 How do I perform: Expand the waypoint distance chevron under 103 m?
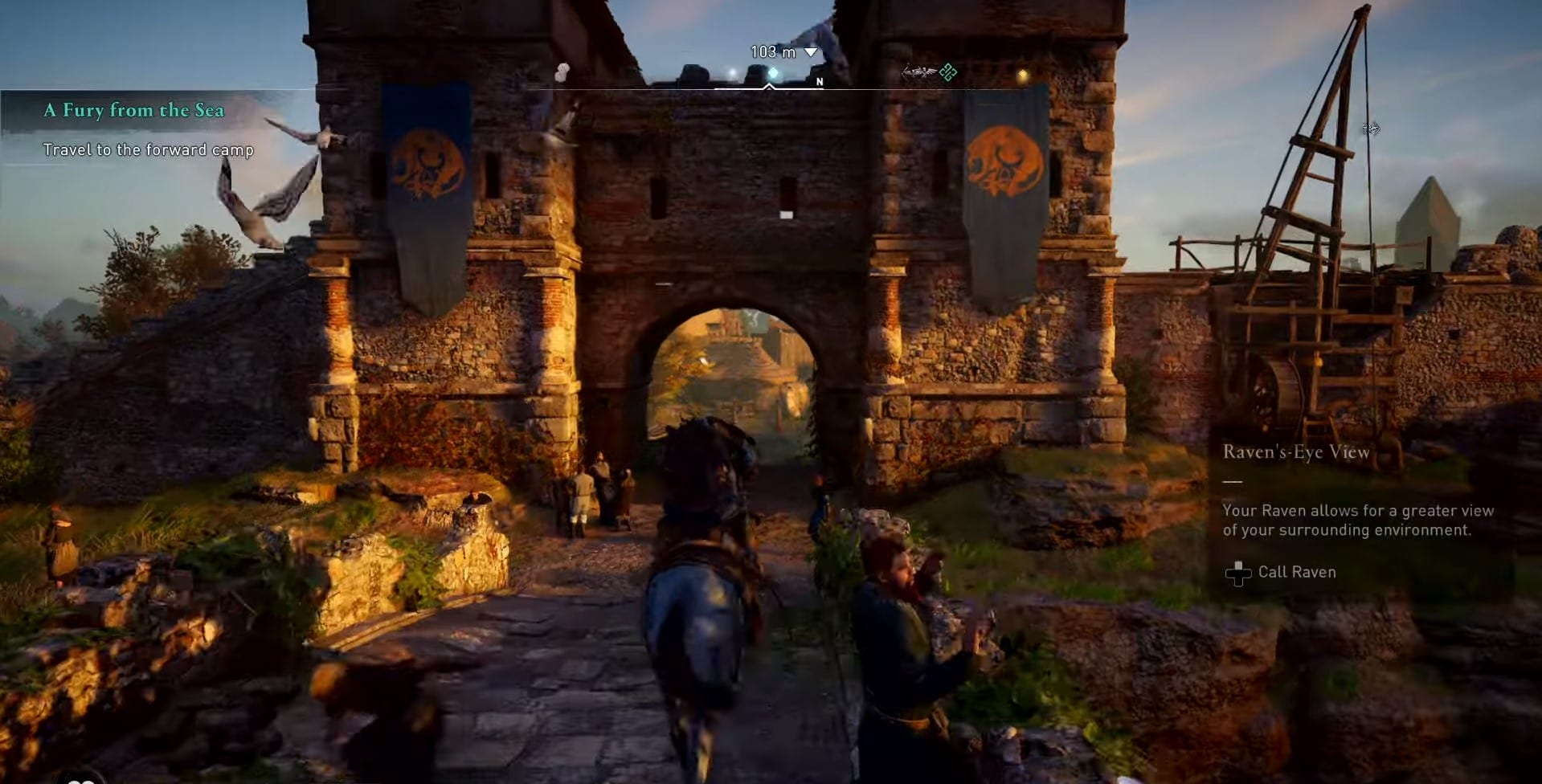pos(811,51)
